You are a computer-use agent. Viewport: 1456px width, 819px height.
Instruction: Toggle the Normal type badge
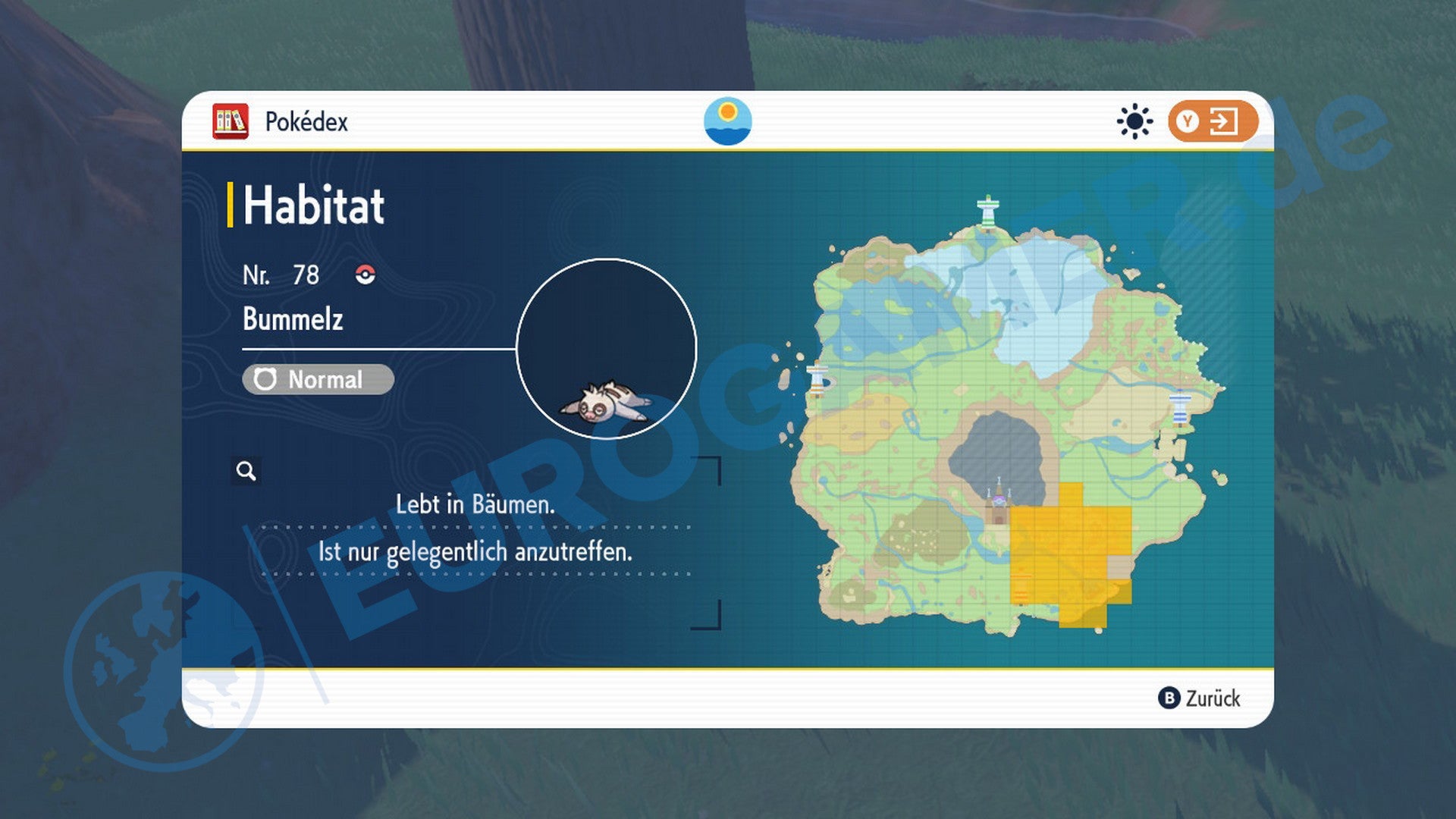click(318, 379)
